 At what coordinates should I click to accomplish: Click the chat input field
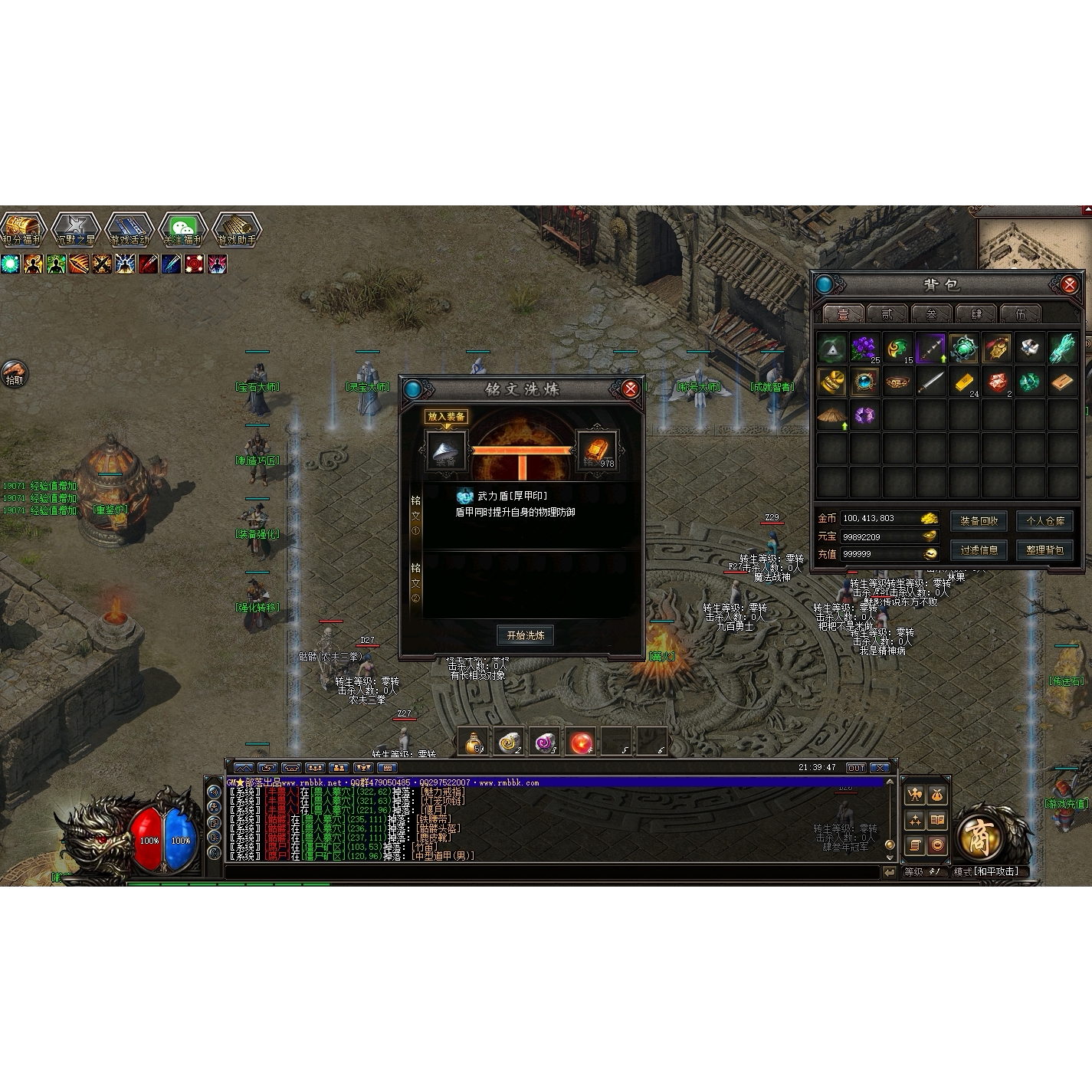pos(552,872)
